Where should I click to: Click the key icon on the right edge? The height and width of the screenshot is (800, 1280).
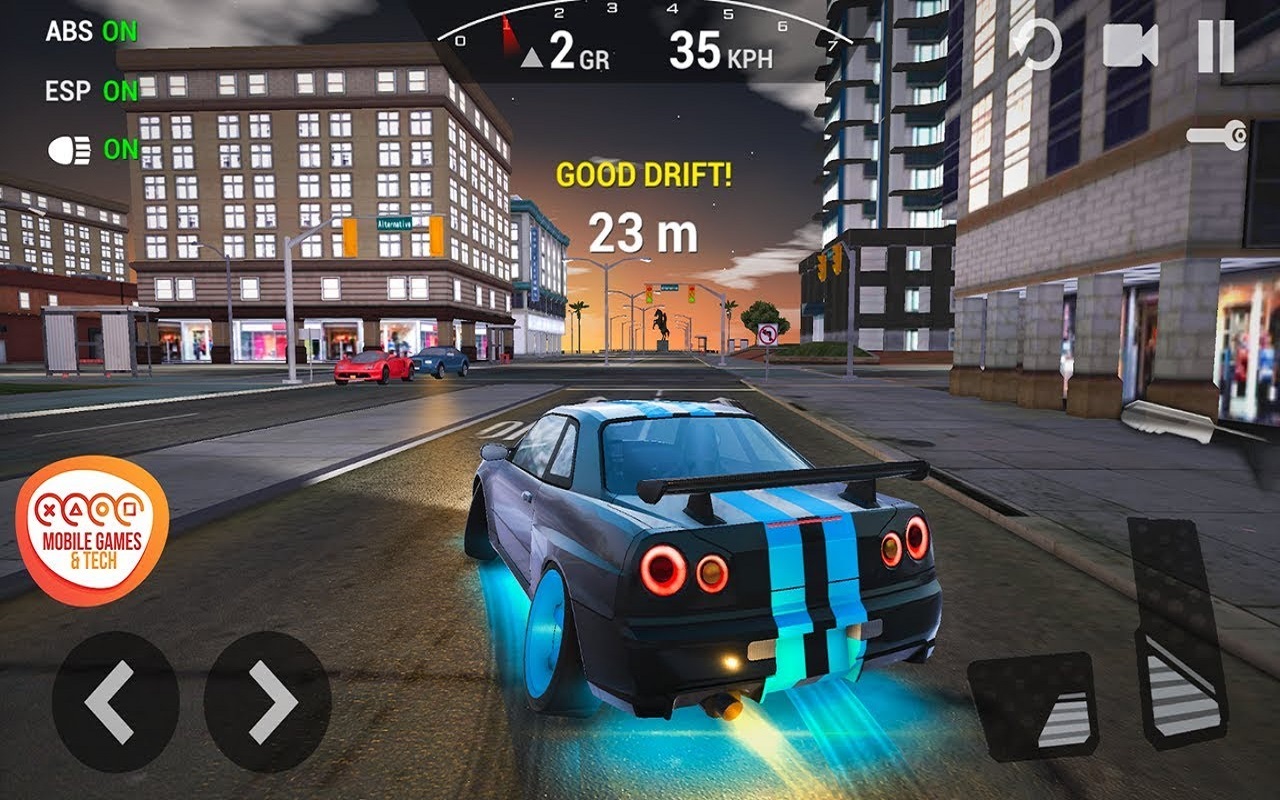click(x=1218, y=135)
